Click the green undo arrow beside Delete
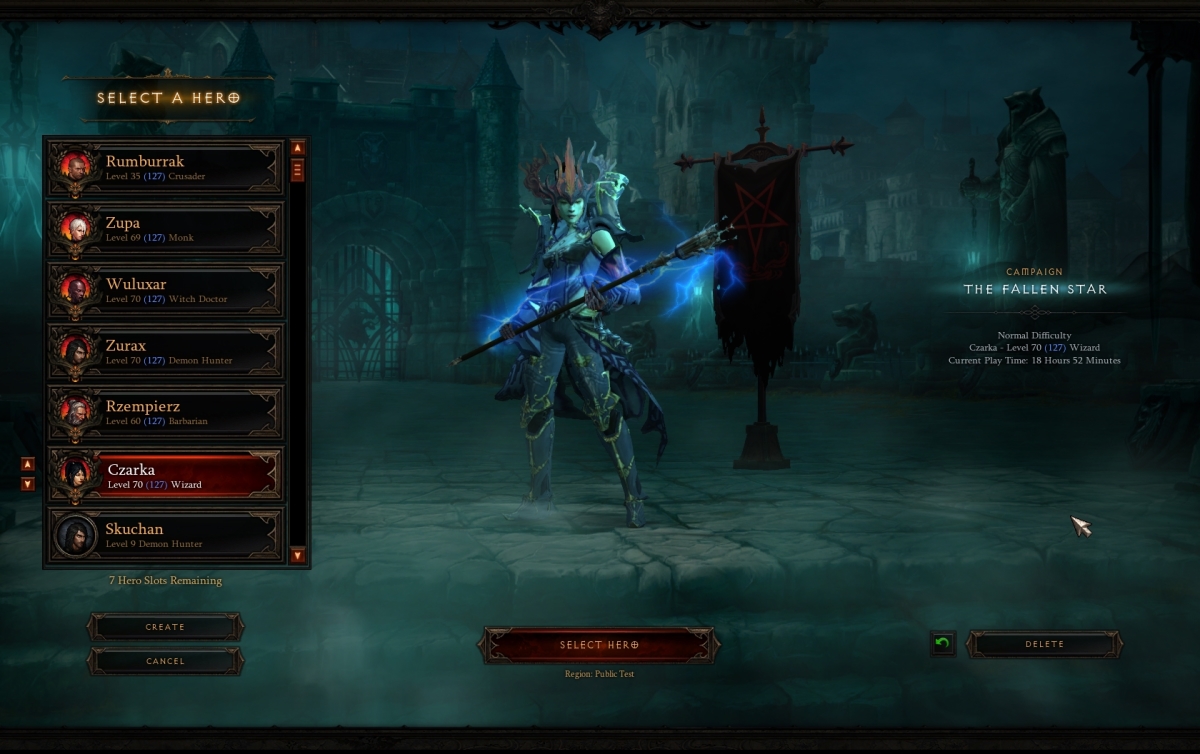The width and height of the screenshot is (1200, 754). 941,644
